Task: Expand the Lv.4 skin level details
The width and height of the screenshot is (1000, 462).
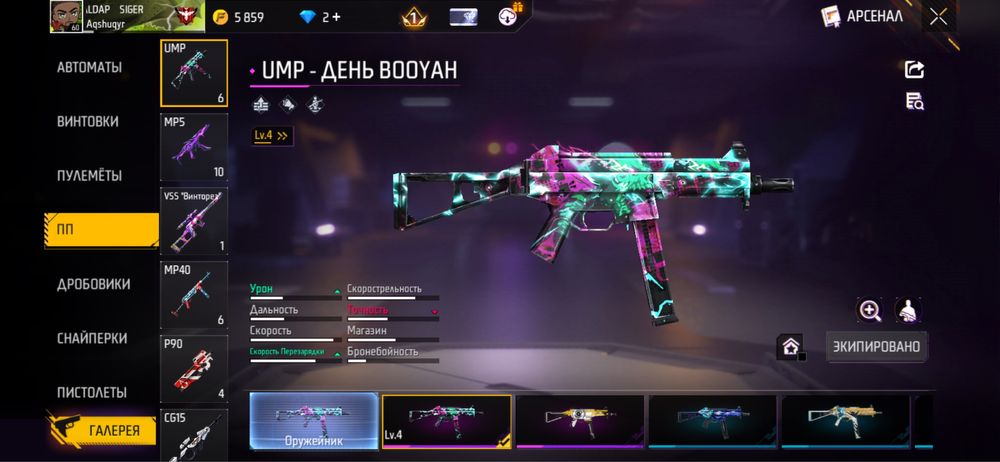Action: [271, 135]
